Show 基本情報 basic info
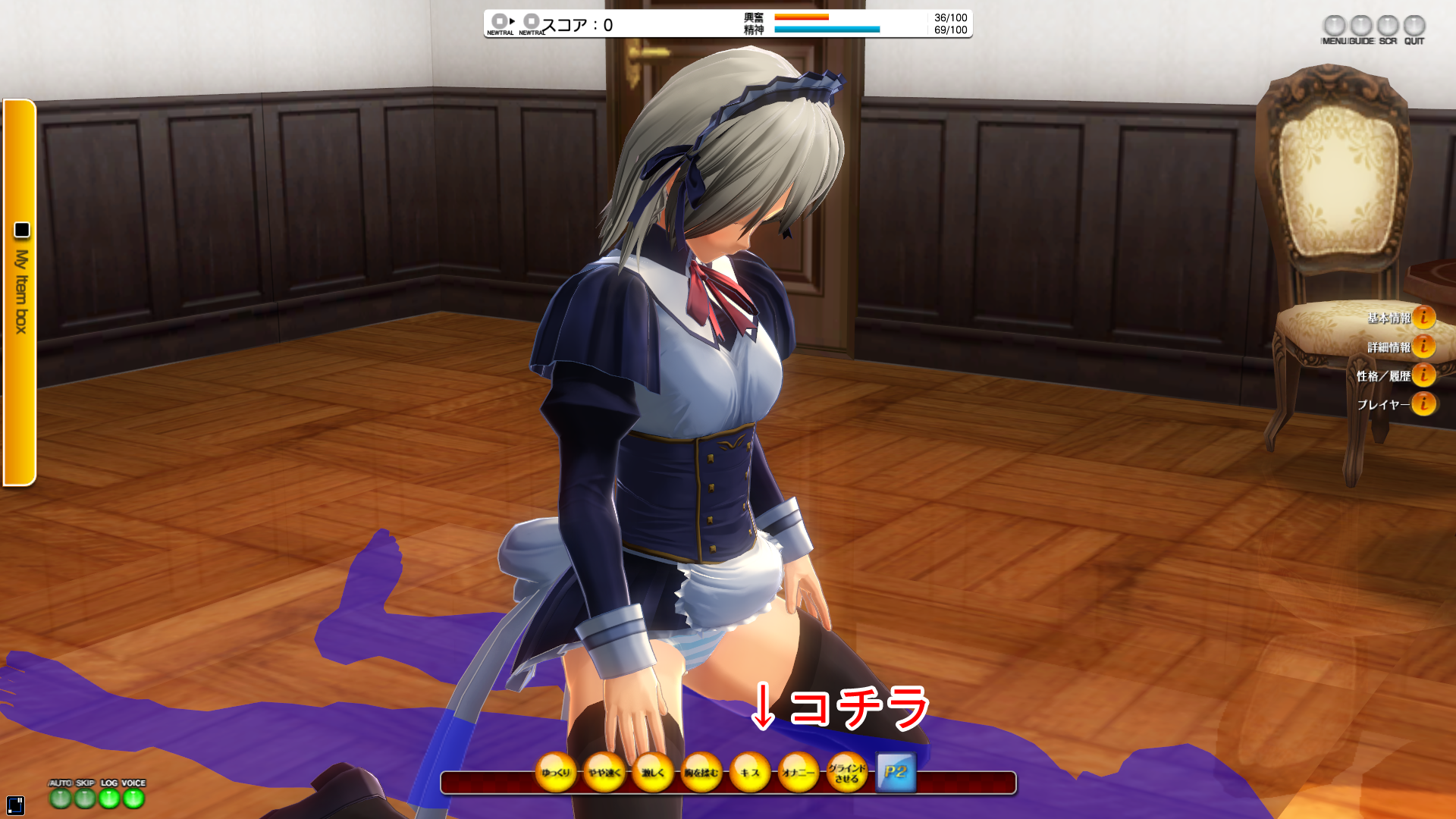1456x819 pixels. tap(1423, 318)
